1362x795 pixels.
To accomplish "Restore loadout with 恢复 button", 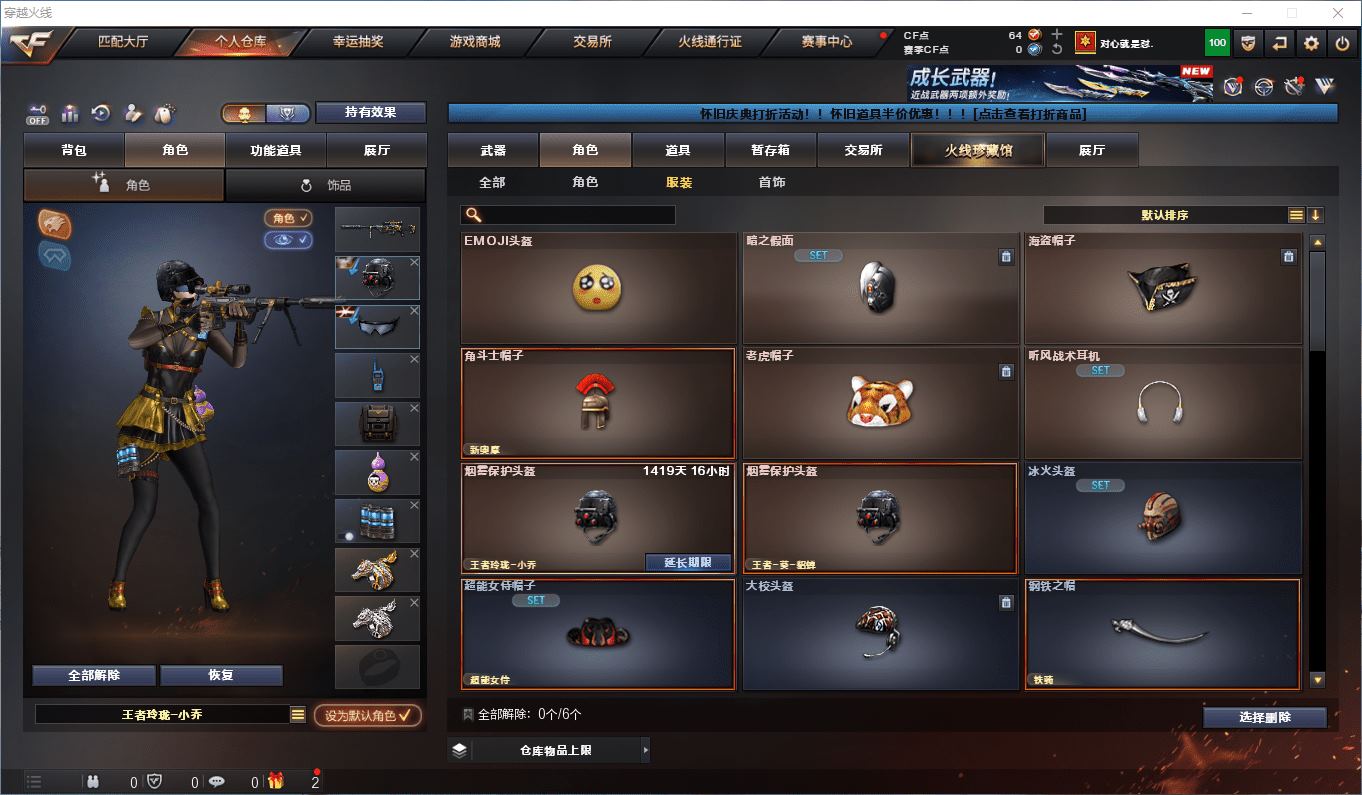I will point(221,675).
